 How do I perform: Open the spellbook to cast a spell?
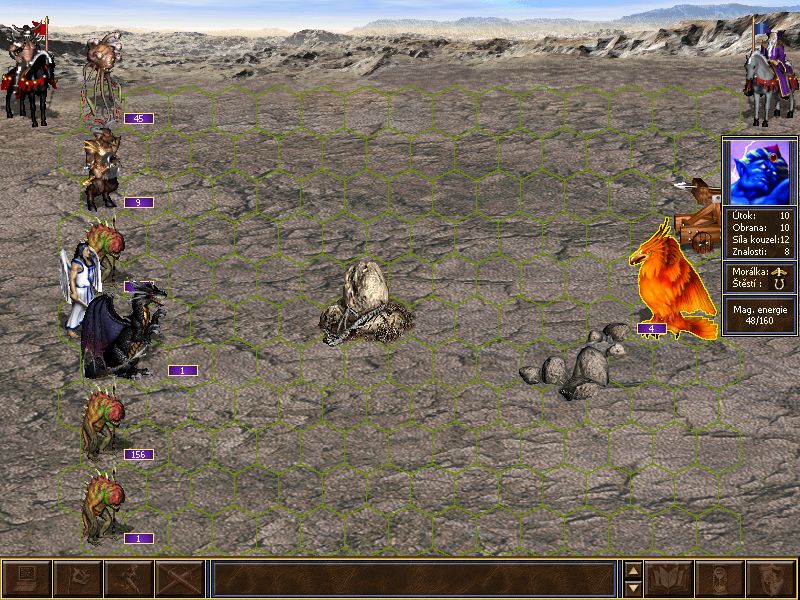[x=670, y=578]
